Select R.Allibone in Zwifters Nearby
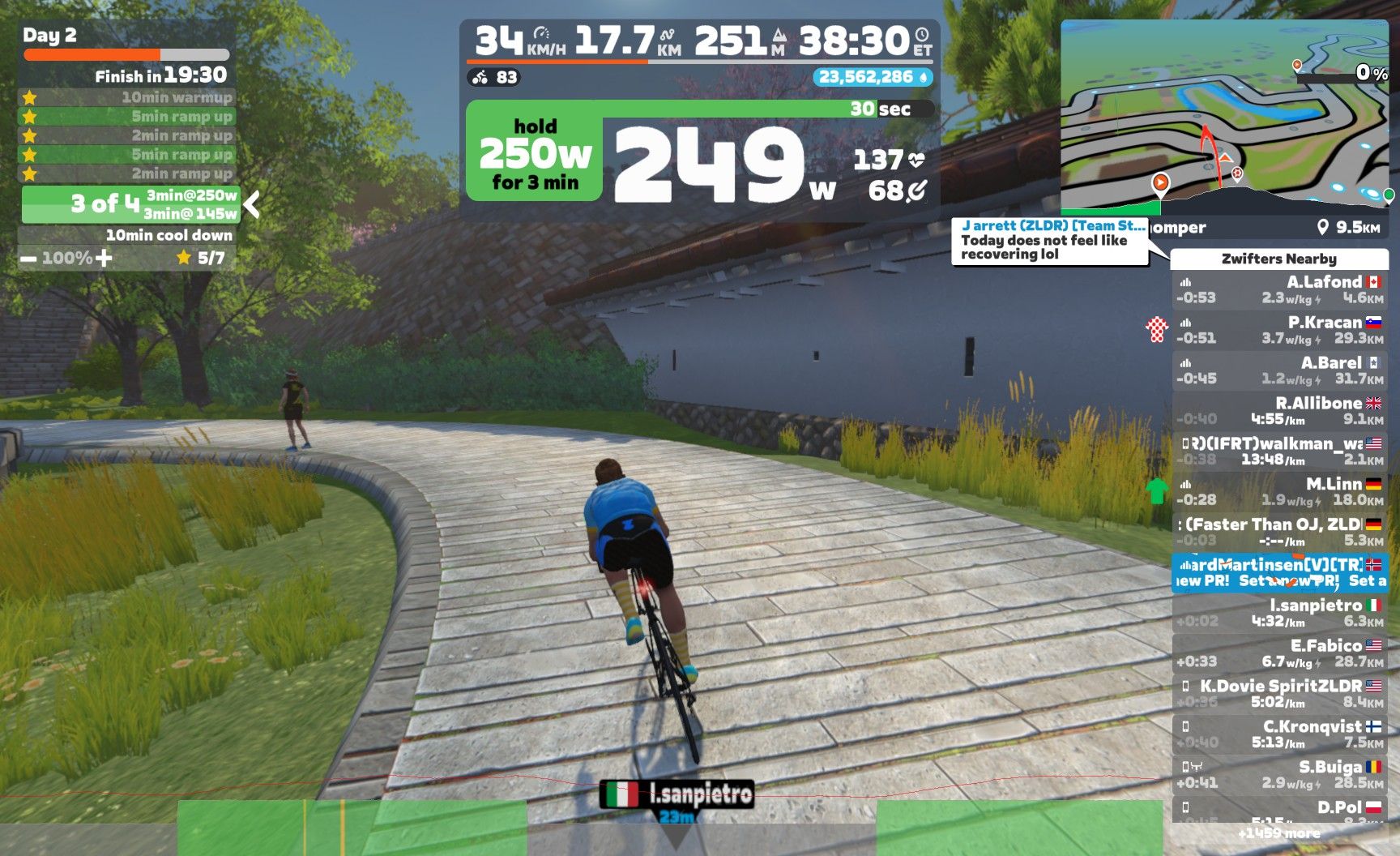Viewport: 1400px width, 856px height. click(1279, 411)
